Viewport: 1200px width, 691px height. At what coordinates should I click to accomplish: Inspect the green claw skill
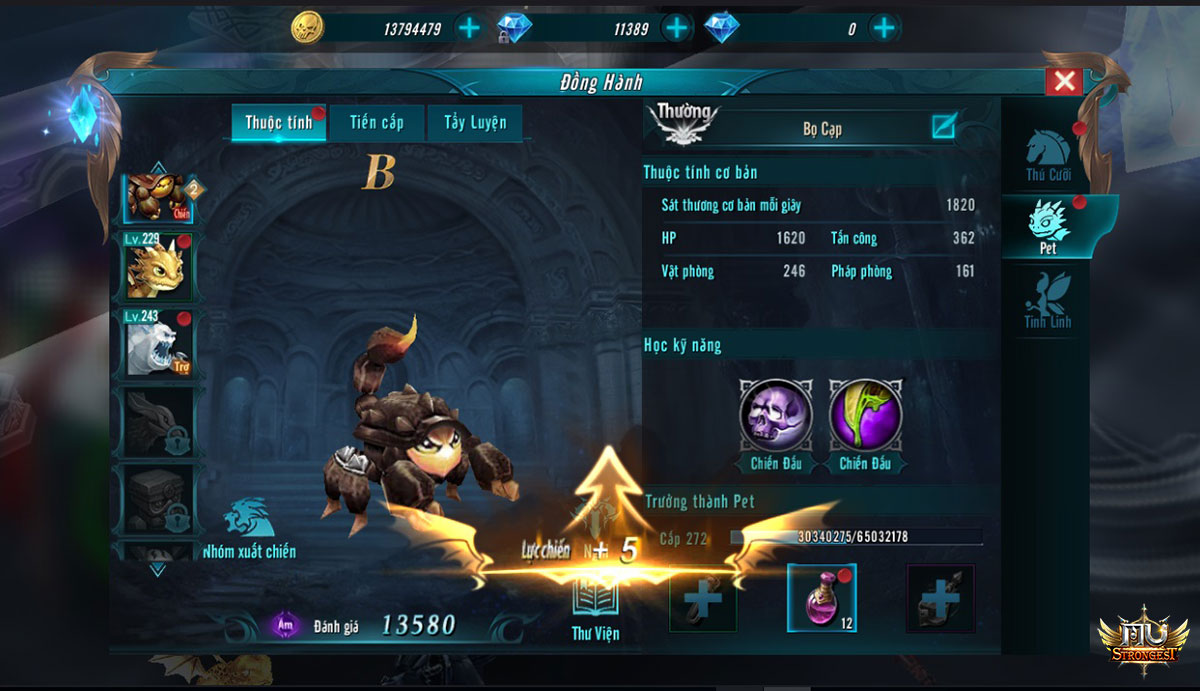click(866, 414)
